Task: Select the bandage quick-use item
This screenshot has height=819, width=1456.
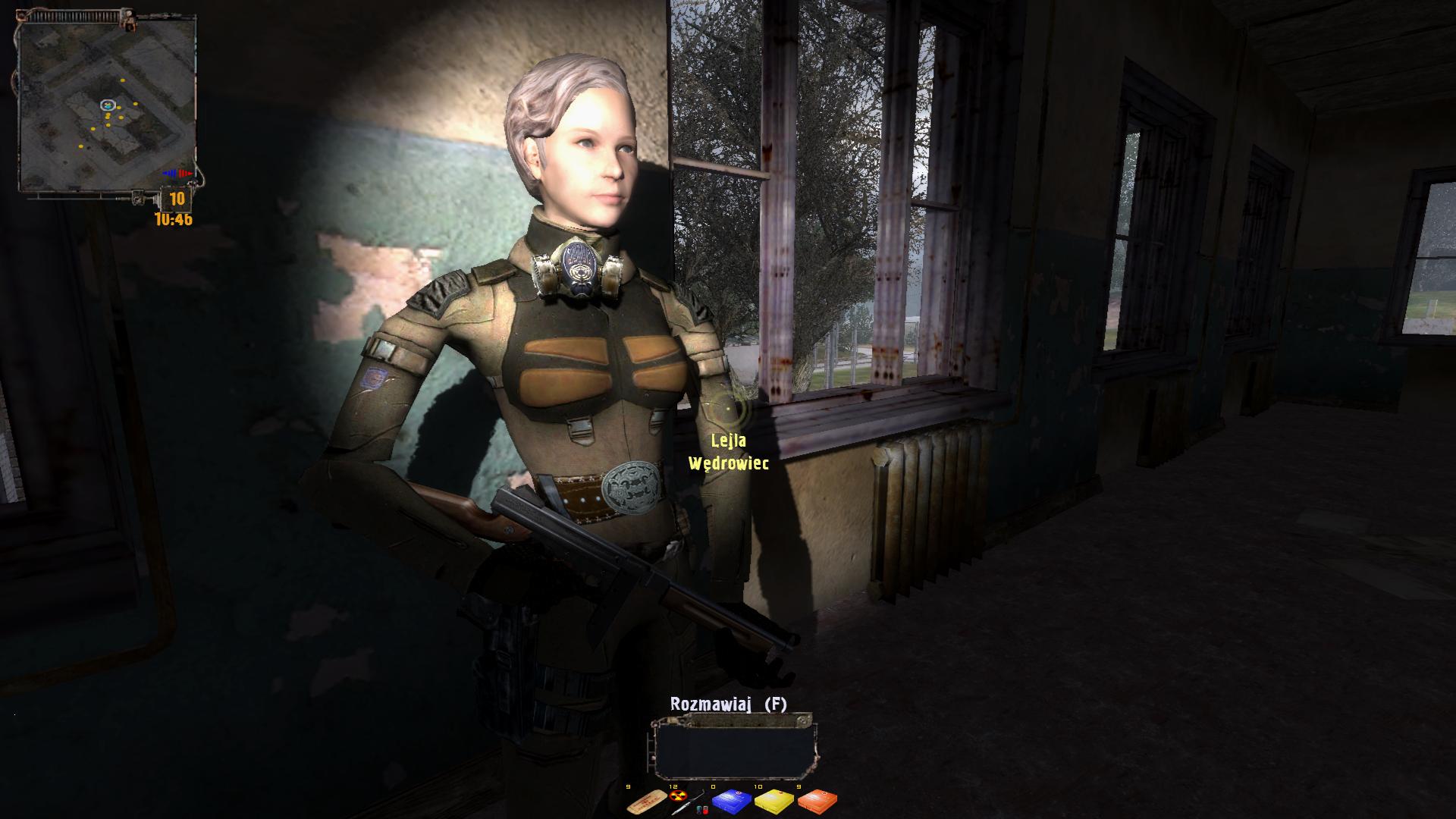Action: pyautogui.click(x=646, y=801)
